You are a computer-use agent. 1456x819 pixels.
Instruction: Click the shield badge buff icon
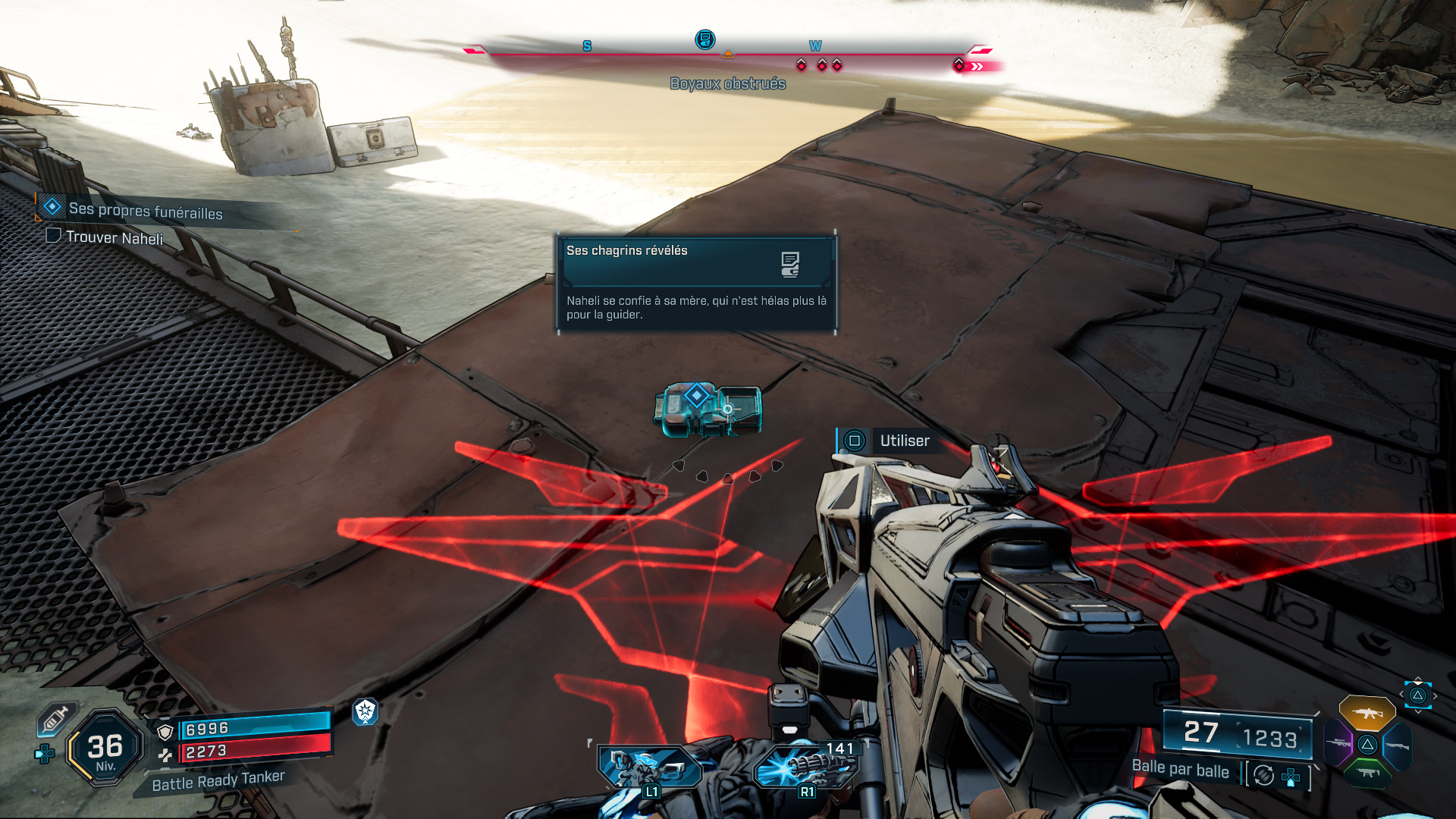[x=366, y=711]
